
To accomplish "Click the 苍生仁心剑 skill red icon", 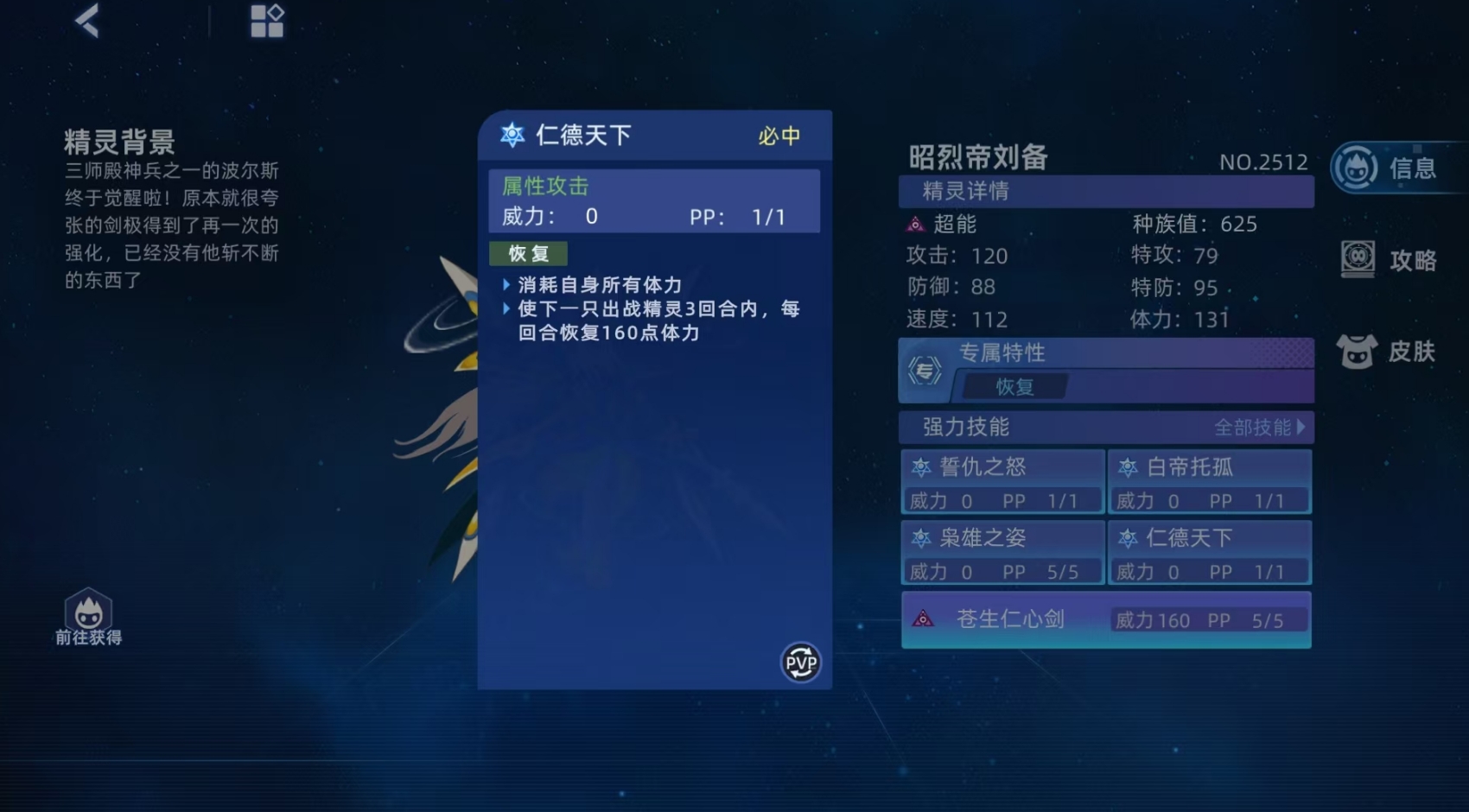I will tap(924, 617).
